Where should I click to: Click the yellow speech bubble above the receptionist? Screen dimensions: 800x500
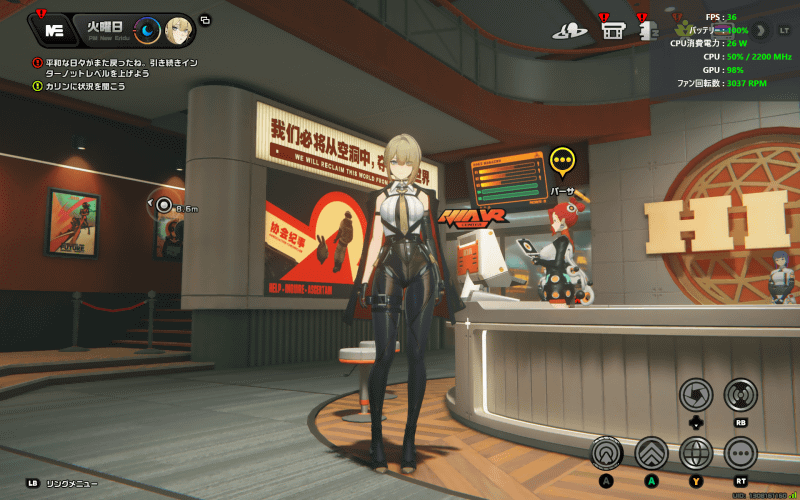(562, 160)
